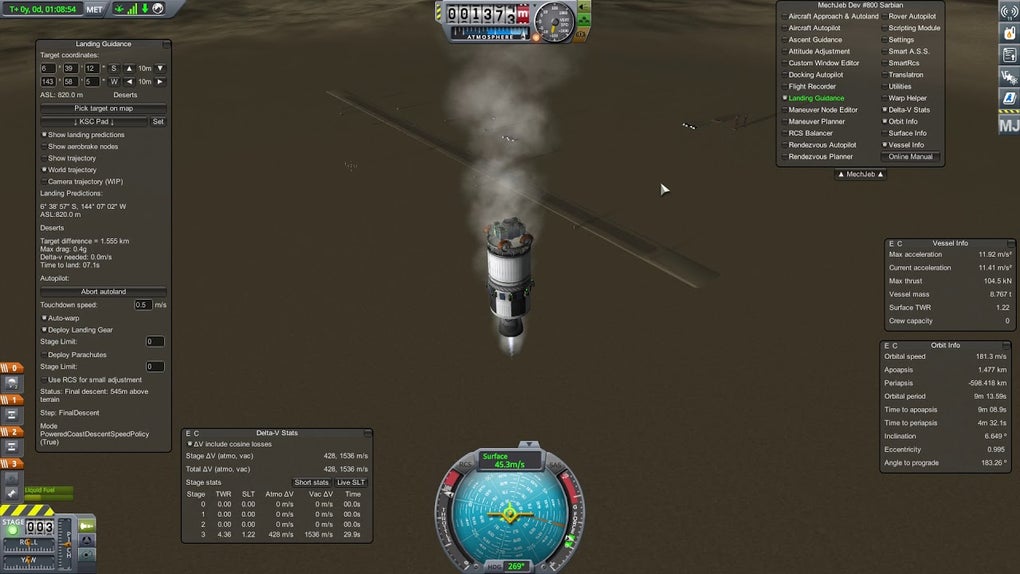Toggle the Landing Guidance menu entry

(816, 98)
